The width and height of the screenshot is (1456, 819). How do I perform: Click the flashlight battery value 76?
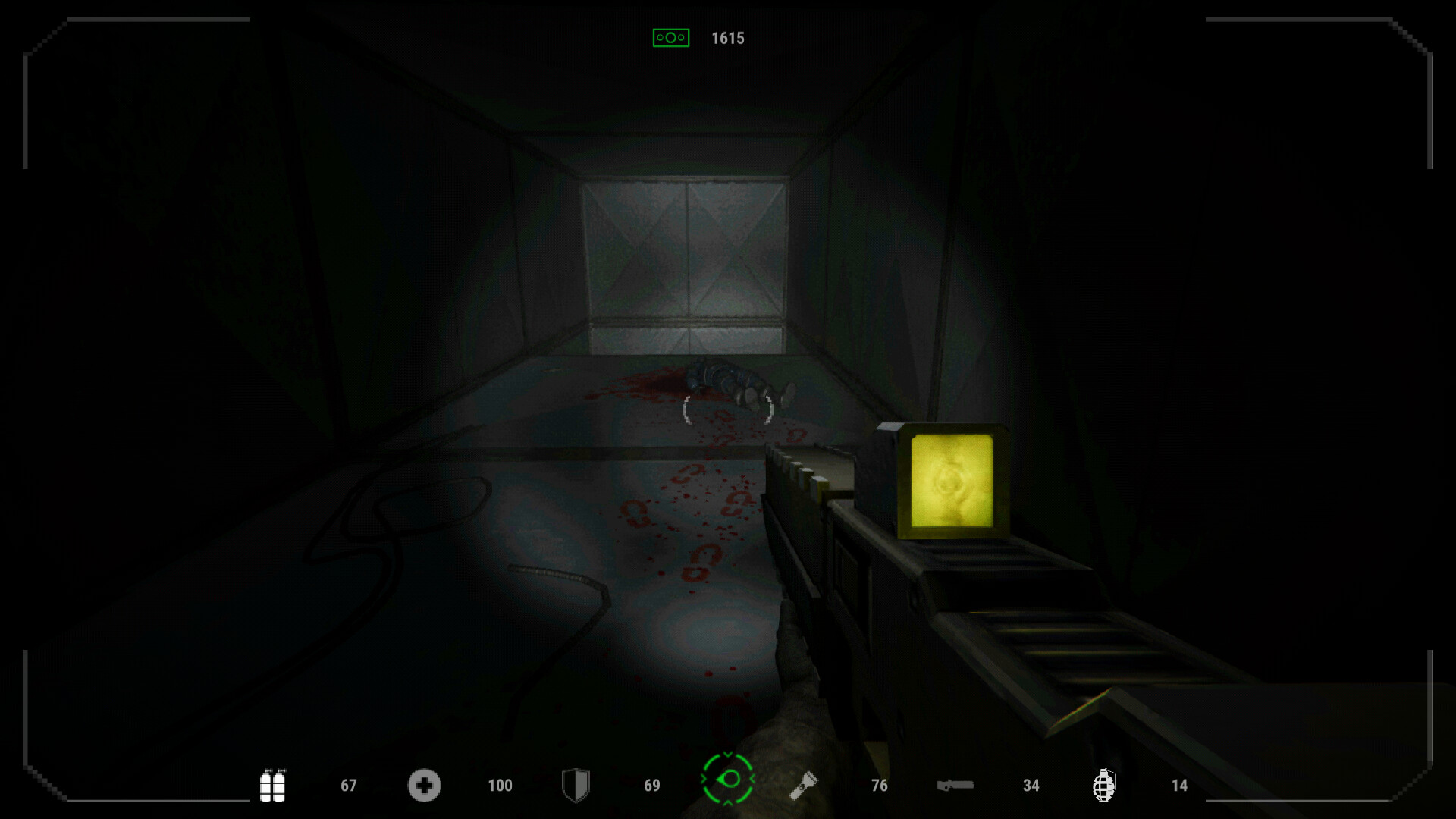880,786
